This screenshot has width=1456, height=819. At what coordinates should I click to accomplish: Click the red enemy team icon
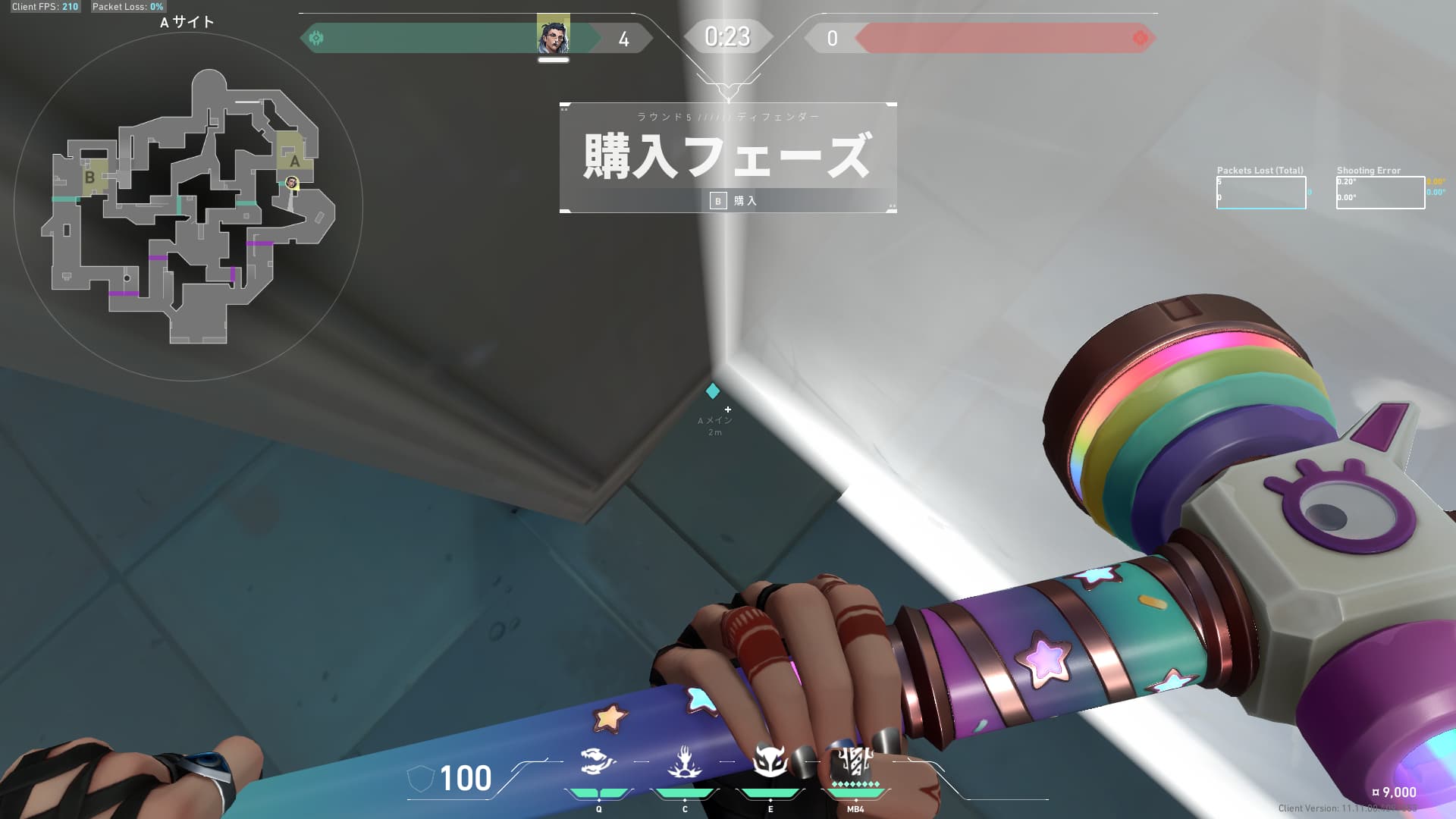(1140, 36)
